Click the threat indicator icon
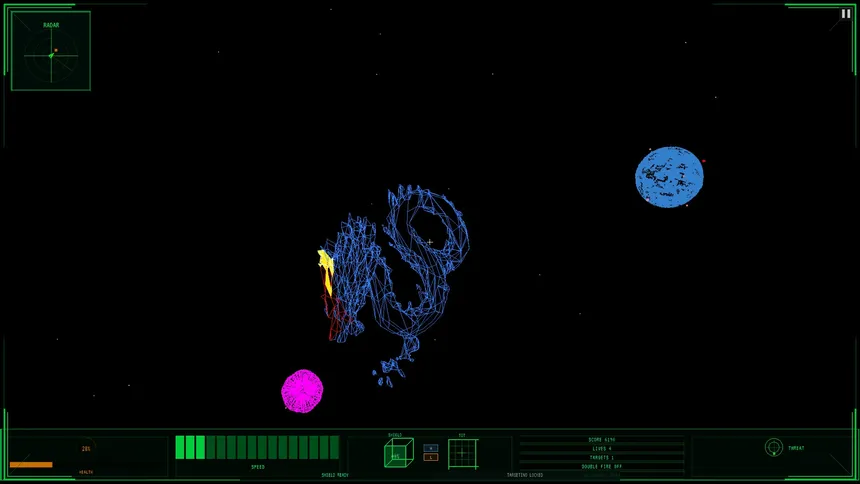Image resolution: width=860 pixels, height=484 pixels. click(x=773, y=447)
